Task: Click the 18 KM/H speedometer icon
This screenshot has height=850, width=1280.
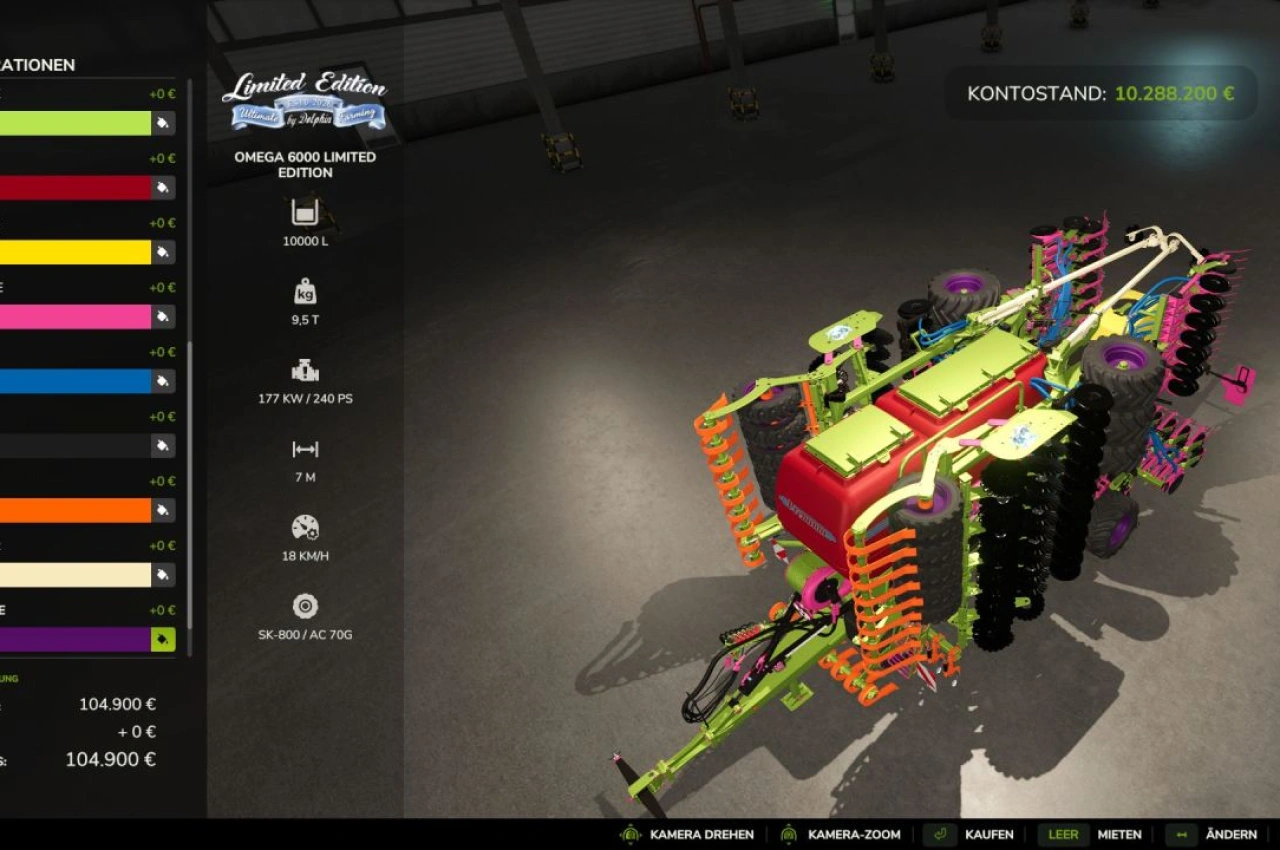Action: coord(304,528)
